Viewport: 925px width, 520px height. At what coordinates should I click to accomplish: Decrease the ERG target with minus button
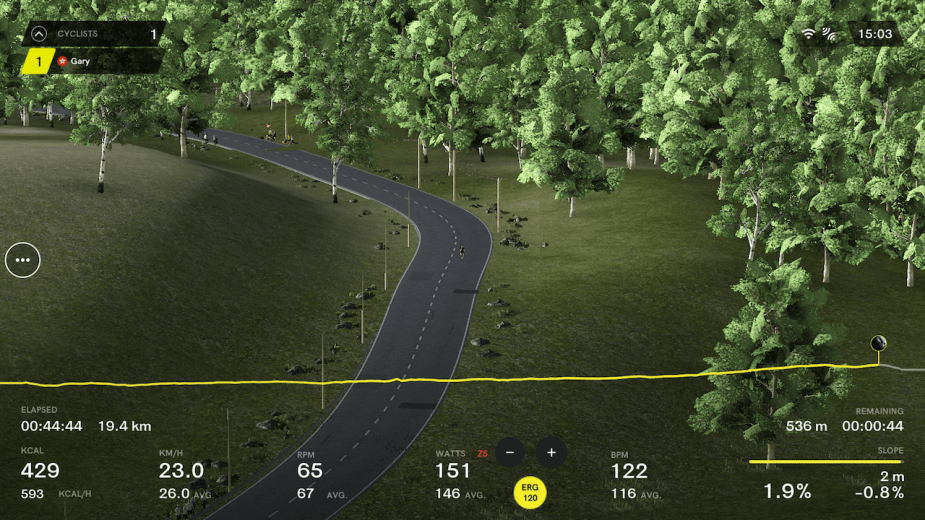point(509,452)
